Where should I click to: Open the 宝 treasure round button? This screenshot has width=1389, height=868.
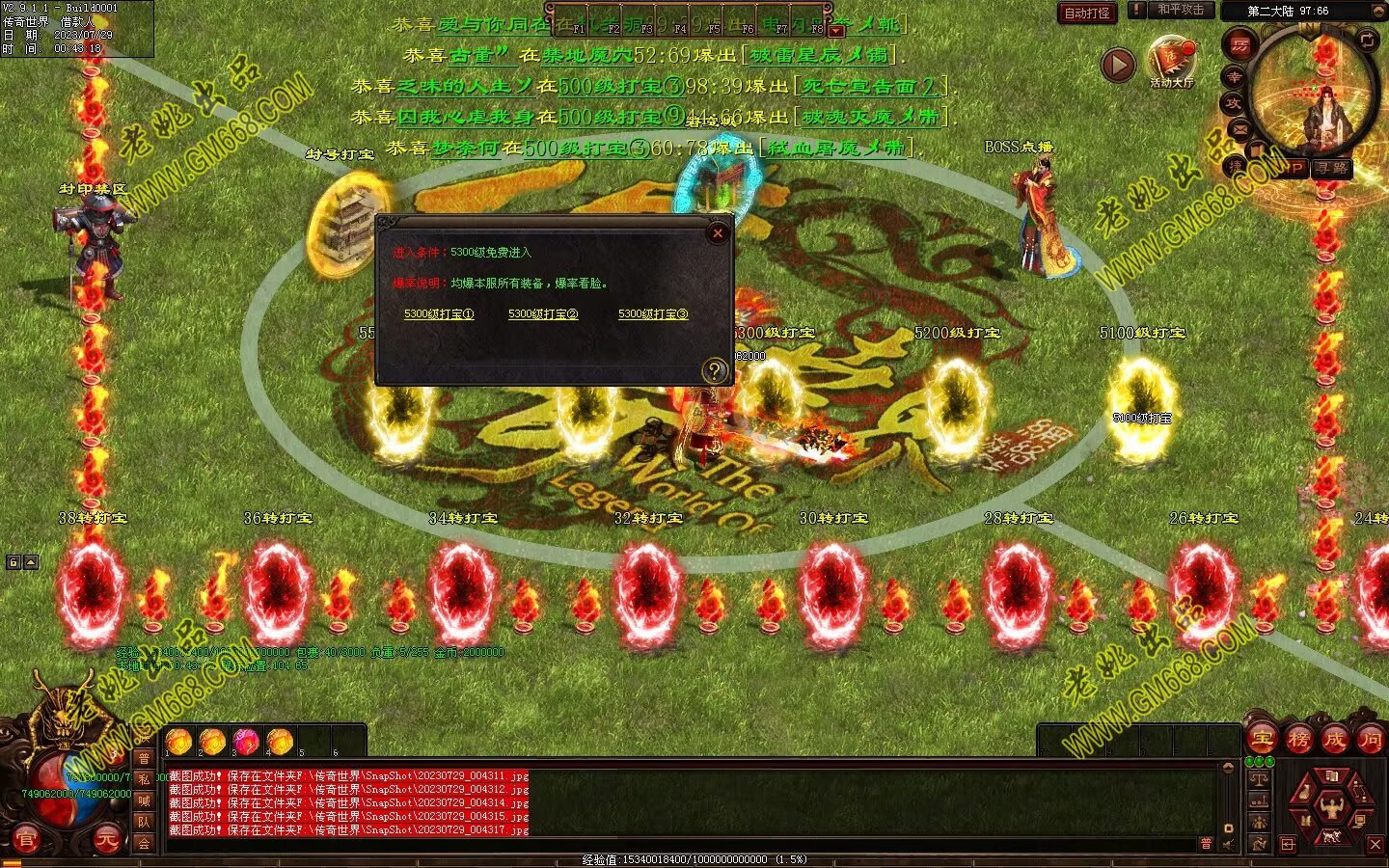[x=1262, y=740]
